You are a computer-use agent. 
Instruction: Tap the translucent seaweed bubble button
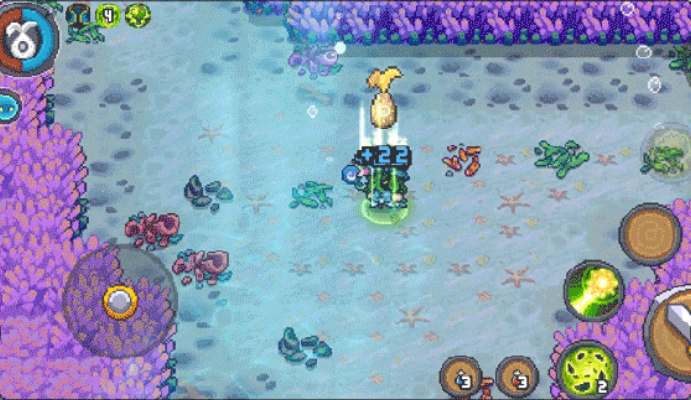coord(663,155)
